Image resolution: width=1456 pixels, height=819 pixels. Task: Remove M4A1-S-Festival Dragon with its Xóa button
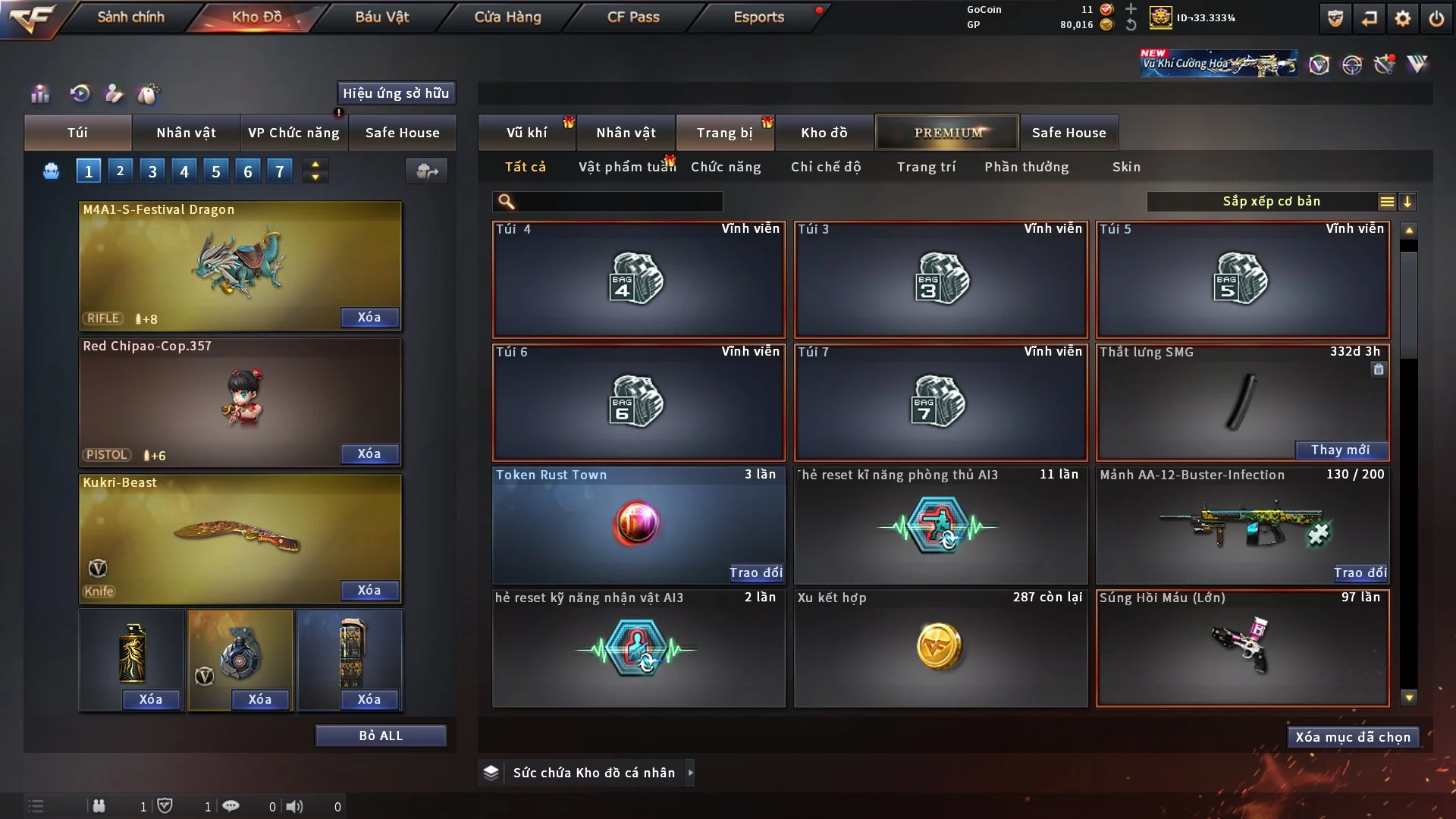click(x=369, y=317)
